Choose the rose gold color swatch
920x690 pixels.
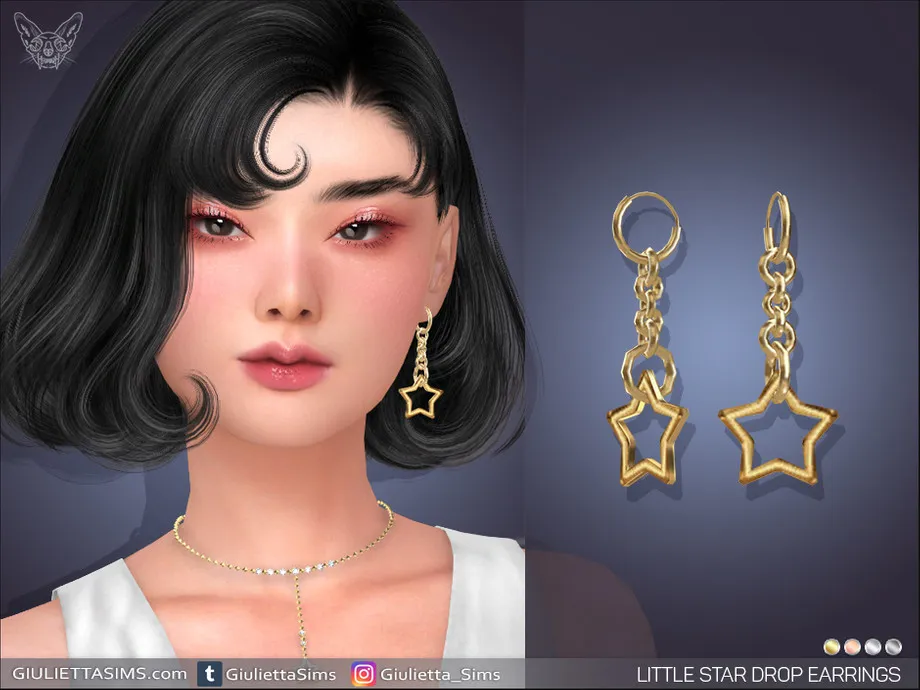[x=852, y=646]
